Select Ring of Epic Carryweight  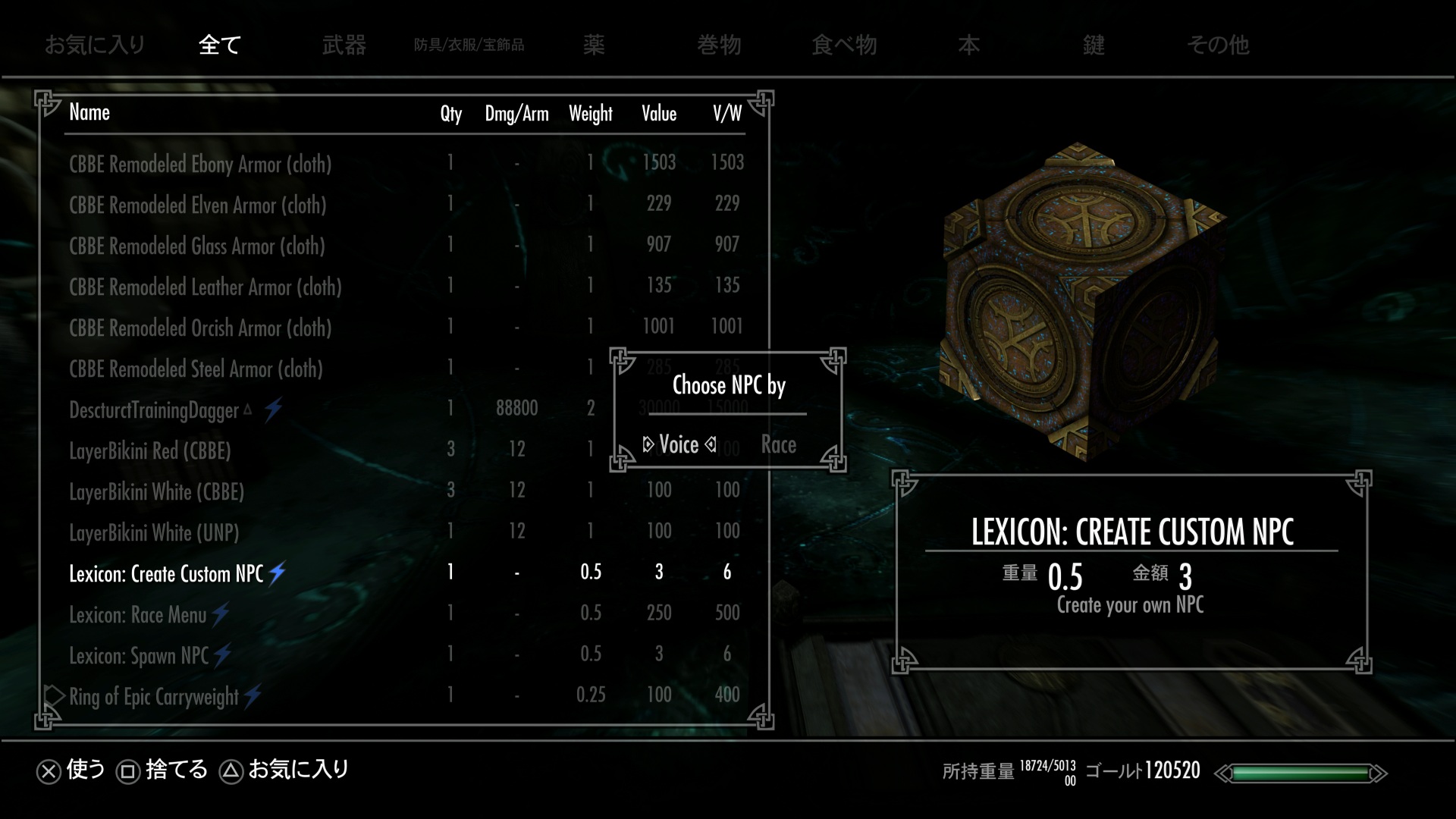[154, 696]
